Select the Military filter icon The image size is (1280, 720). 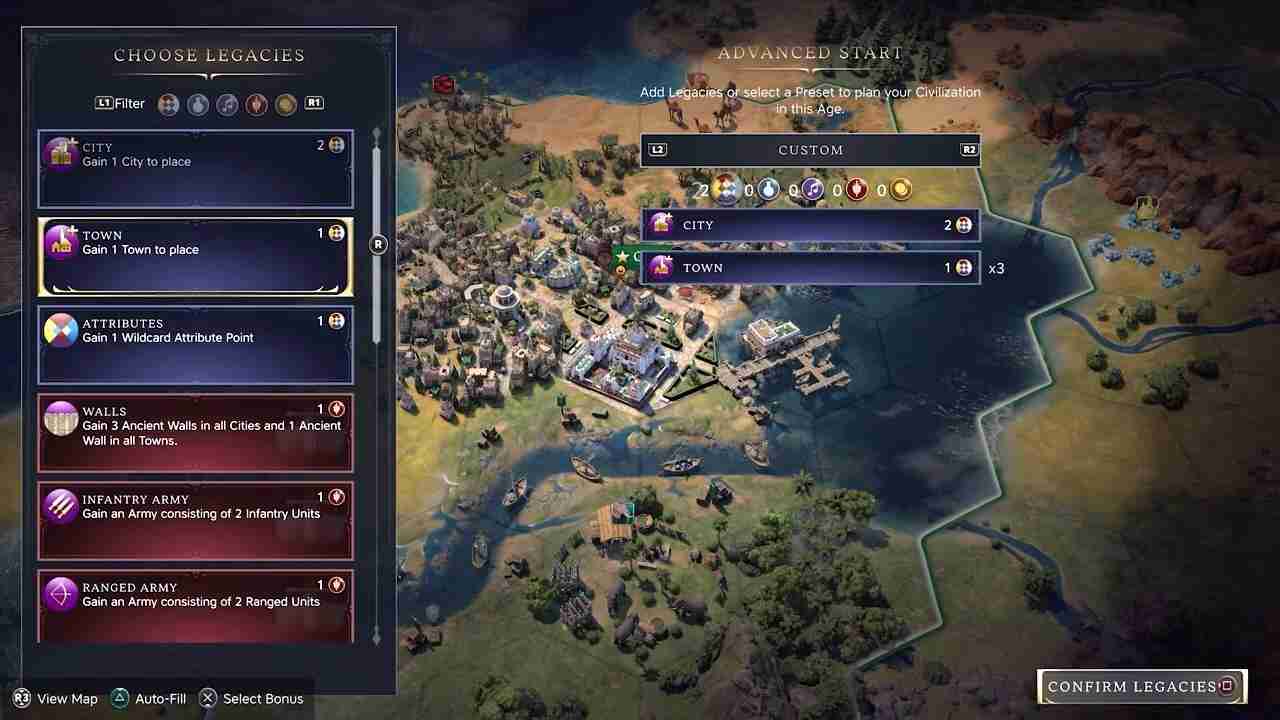pyautogui.click(x=257, y=103)
